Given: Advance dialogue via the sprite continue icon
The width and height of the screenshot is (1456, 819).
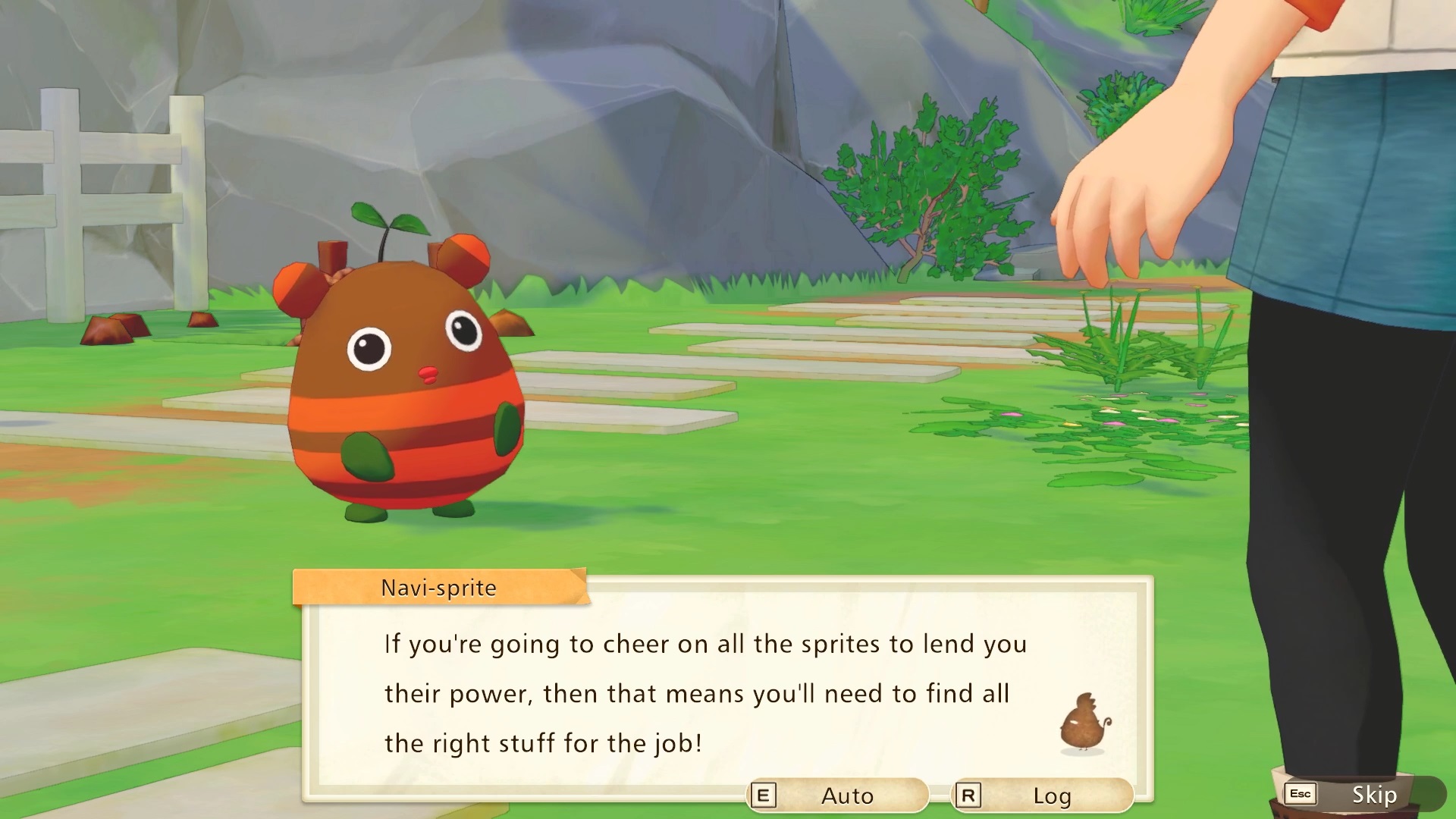Looking at the screenshot, I should click(1085, 723).
